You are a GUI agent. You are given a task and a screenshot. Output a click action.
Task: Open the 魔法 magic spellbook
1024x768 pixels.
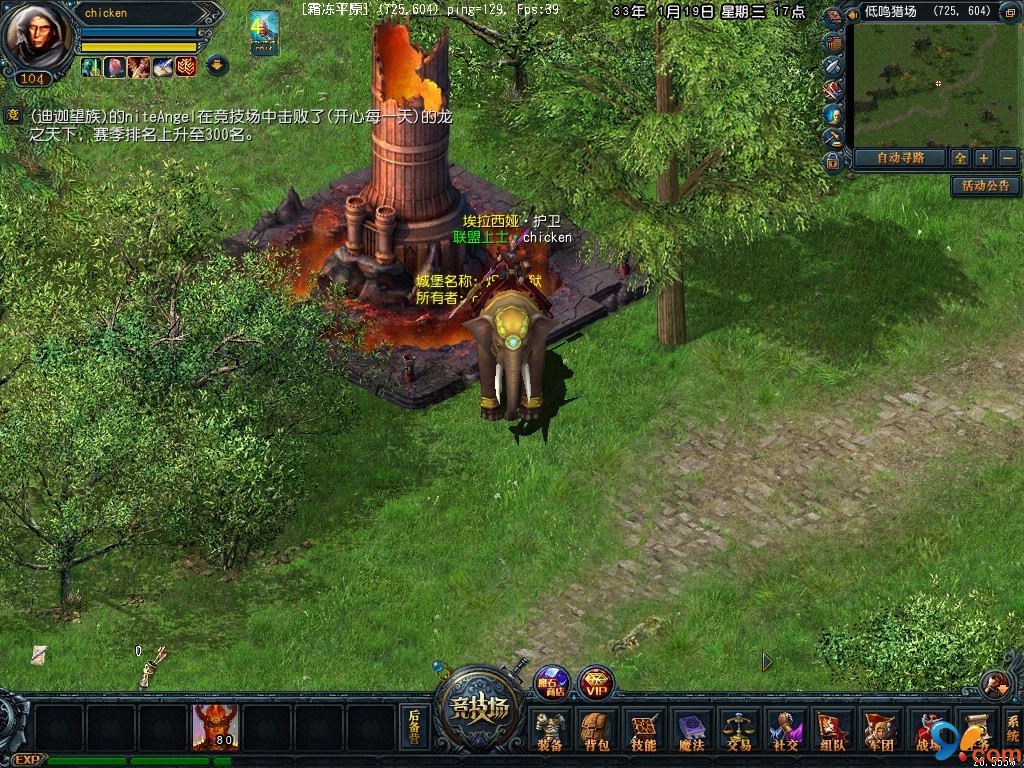pyautogui.click(x=691, y=731)
